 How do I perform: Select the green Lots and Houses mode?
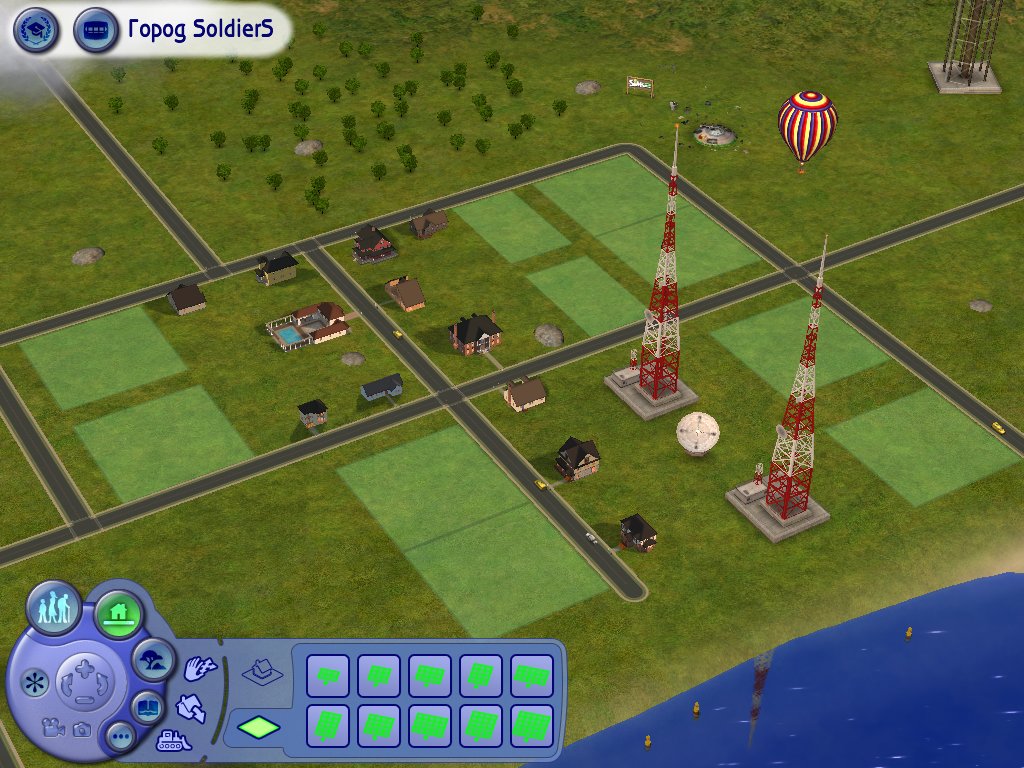(118, 612)
